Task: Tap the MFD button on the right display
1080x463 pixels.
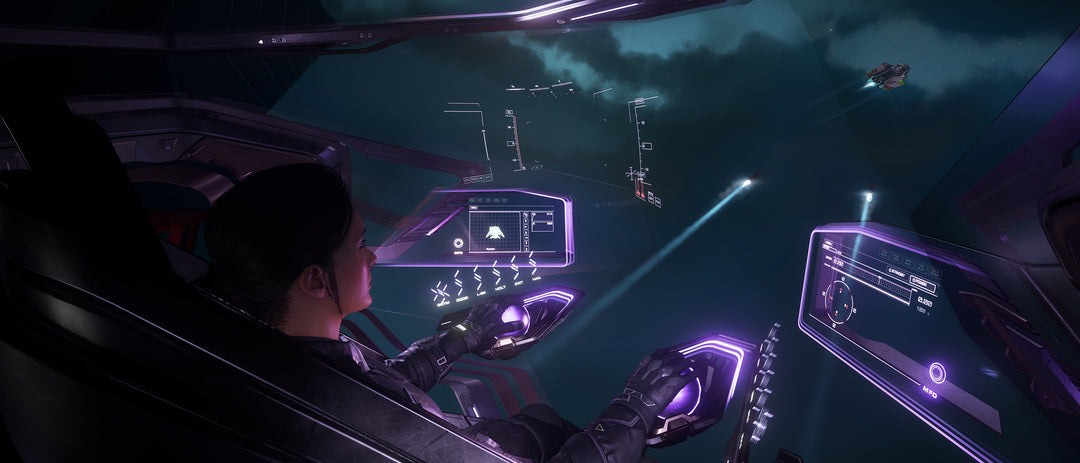Action: tap(937, 373)
